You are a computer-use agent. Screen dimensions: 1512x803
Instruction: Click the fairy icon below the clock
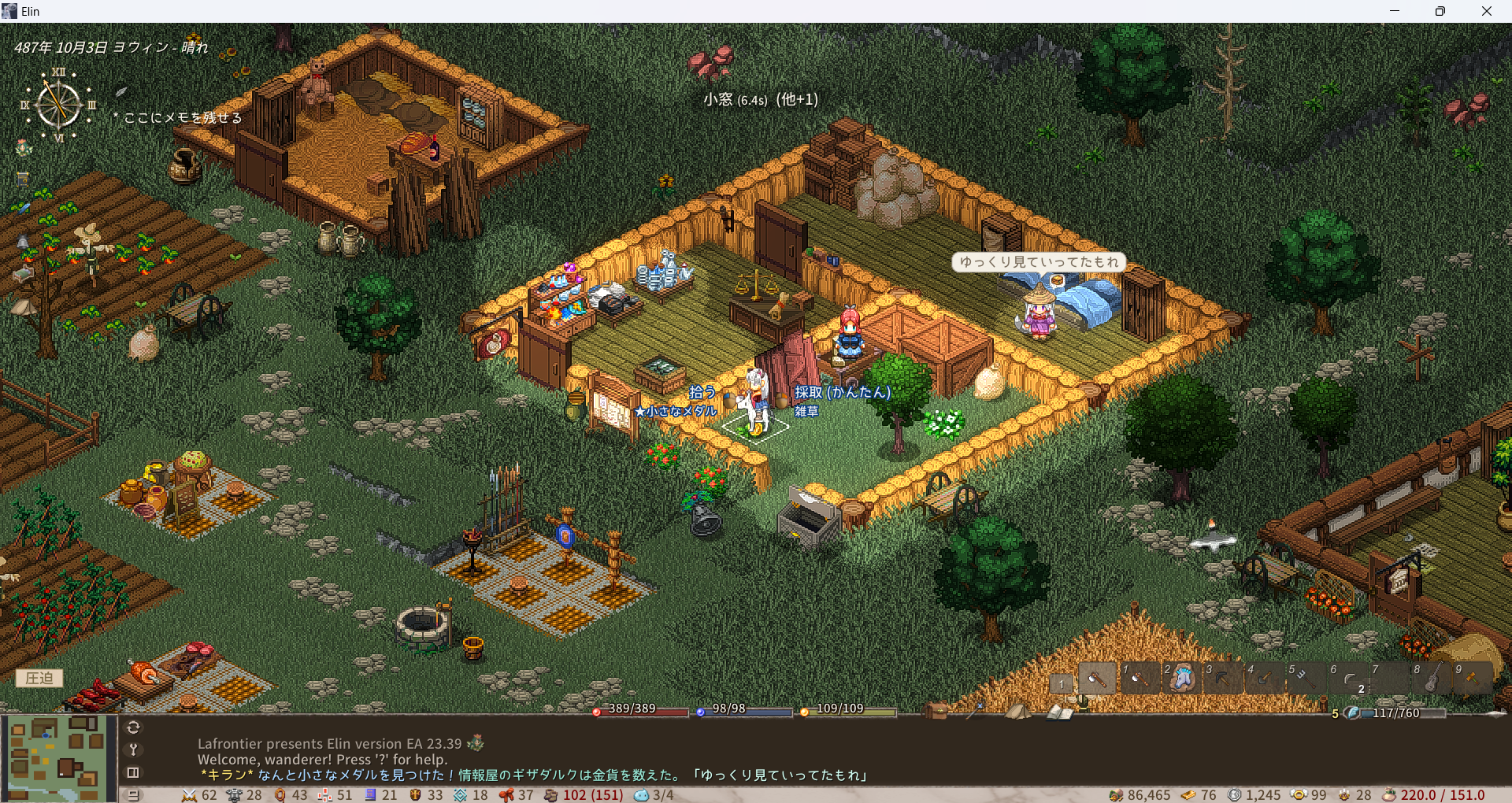pyautogui.click(x=24, y=148)
